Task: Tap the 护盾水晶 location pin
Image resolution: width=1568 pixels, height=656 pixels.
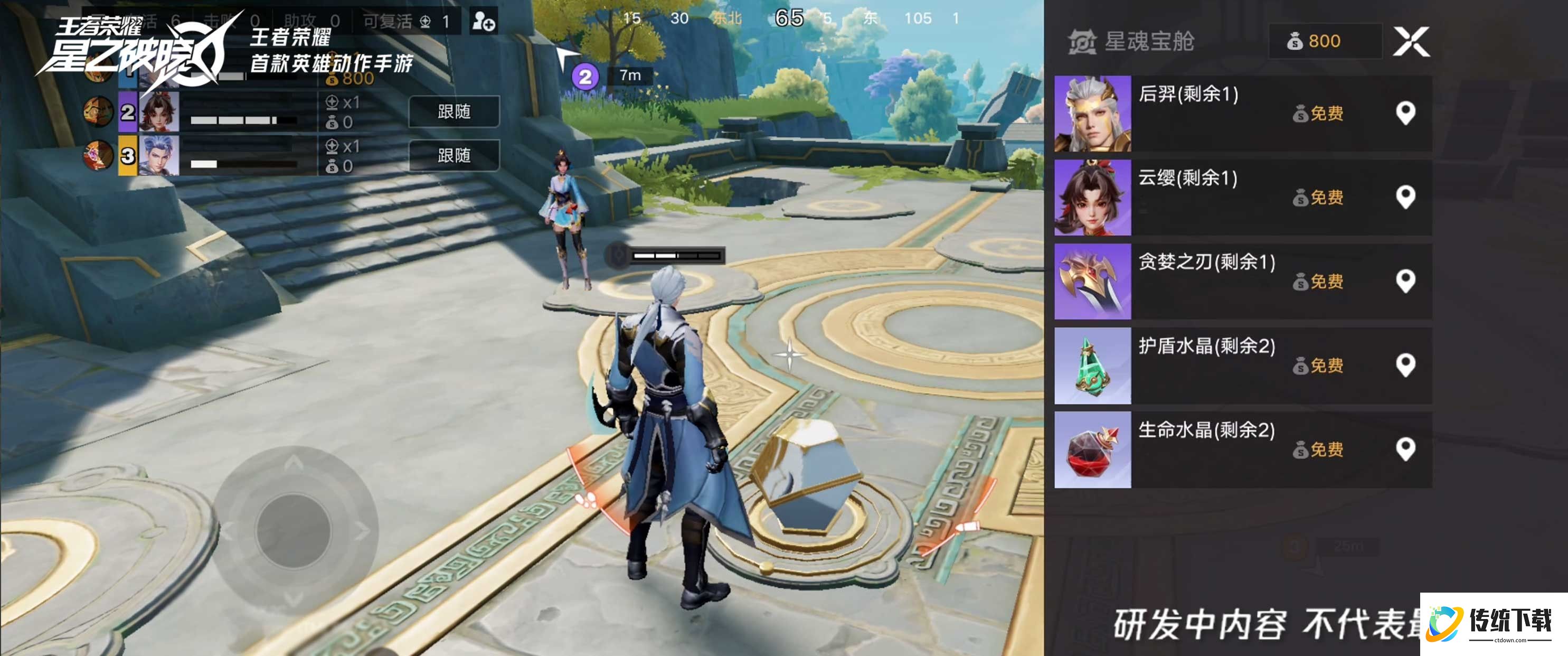Action: pos(1405,366)
